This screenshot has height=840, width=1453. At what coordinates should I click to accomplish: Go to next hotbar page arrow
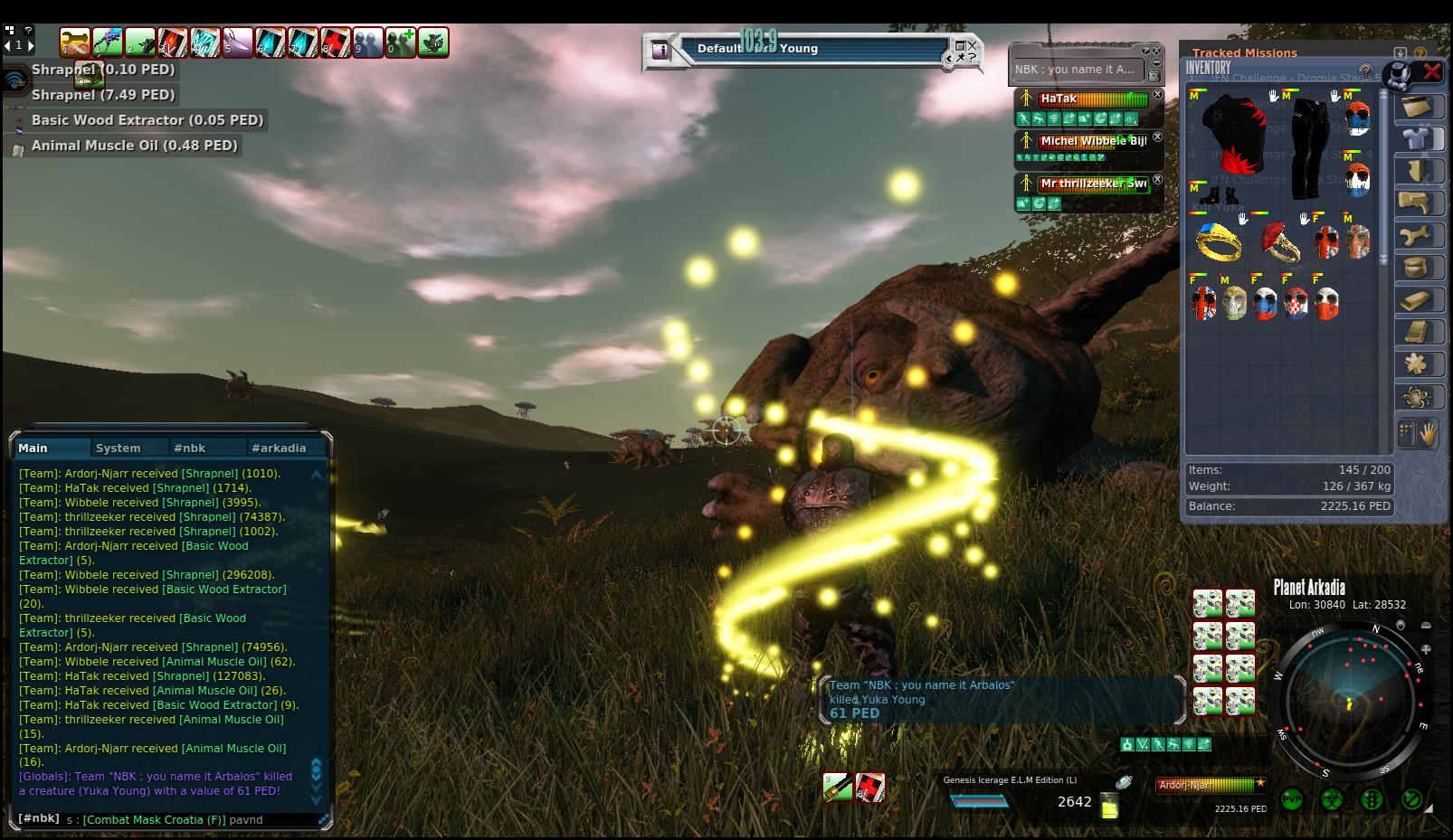tap(30, 44)
